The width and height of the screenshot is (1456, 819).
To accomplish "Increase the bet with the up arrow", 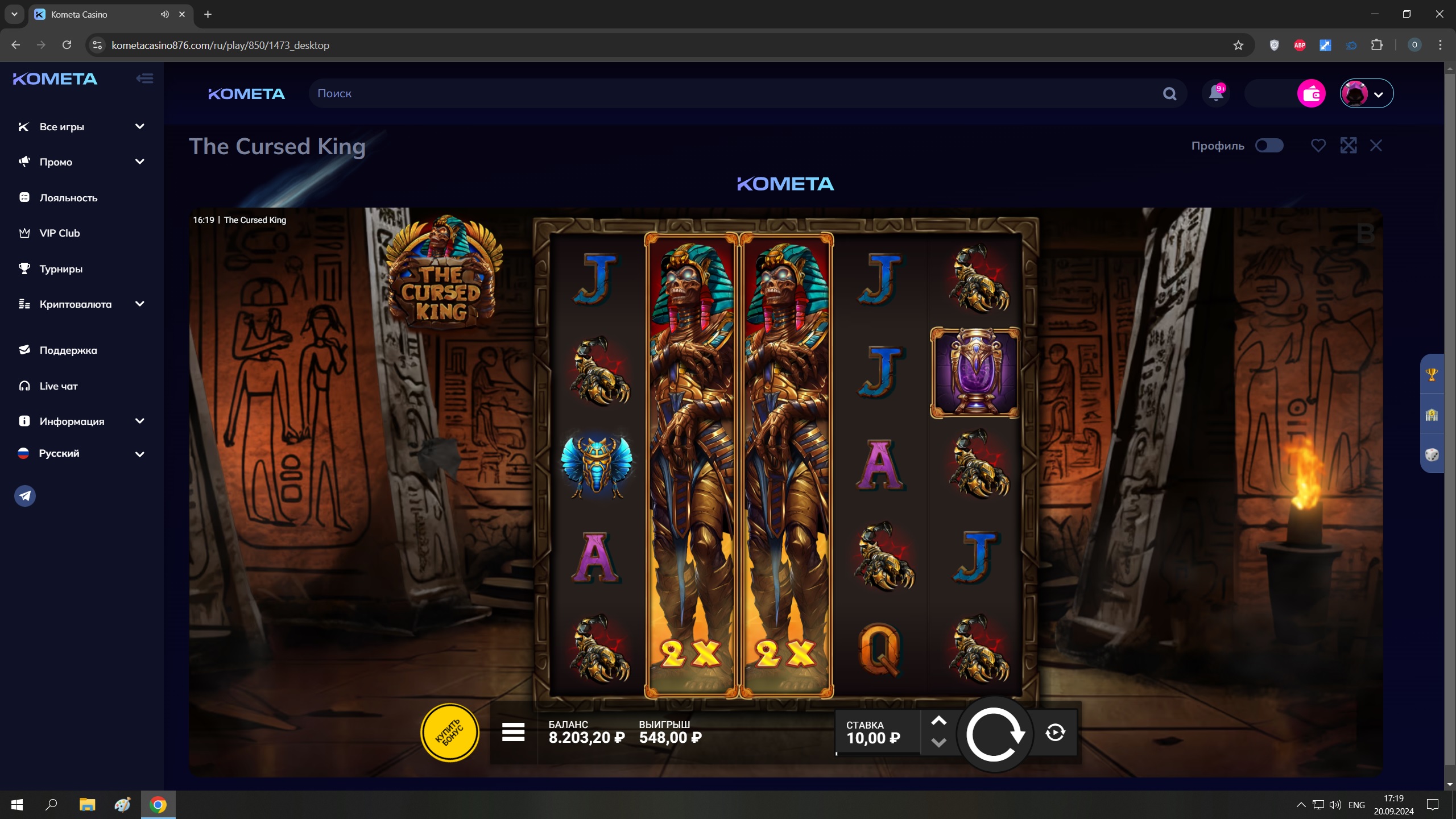I will [938, 721].
